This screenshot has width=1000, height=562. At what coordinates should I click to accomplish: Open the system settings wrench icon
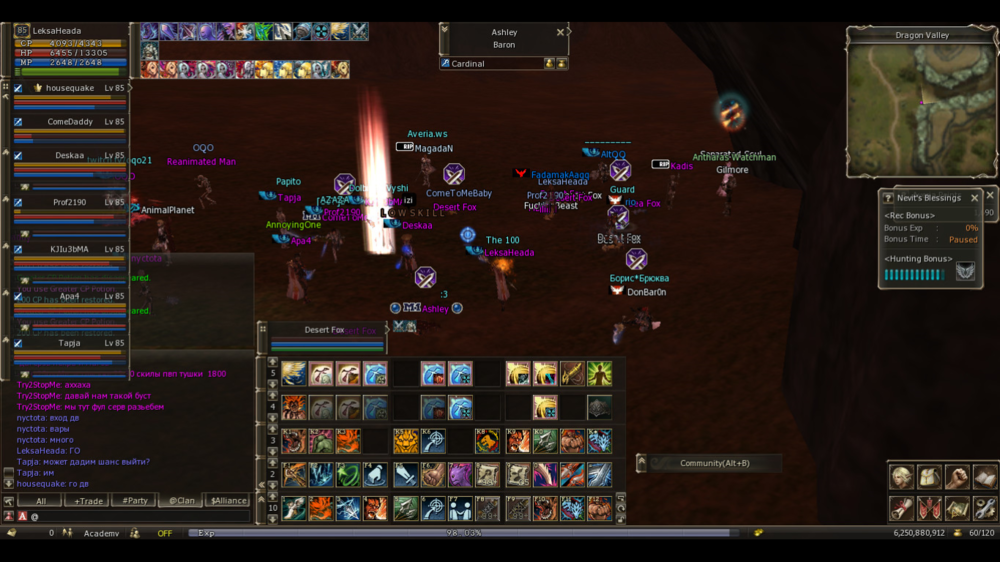coord(985,507)
